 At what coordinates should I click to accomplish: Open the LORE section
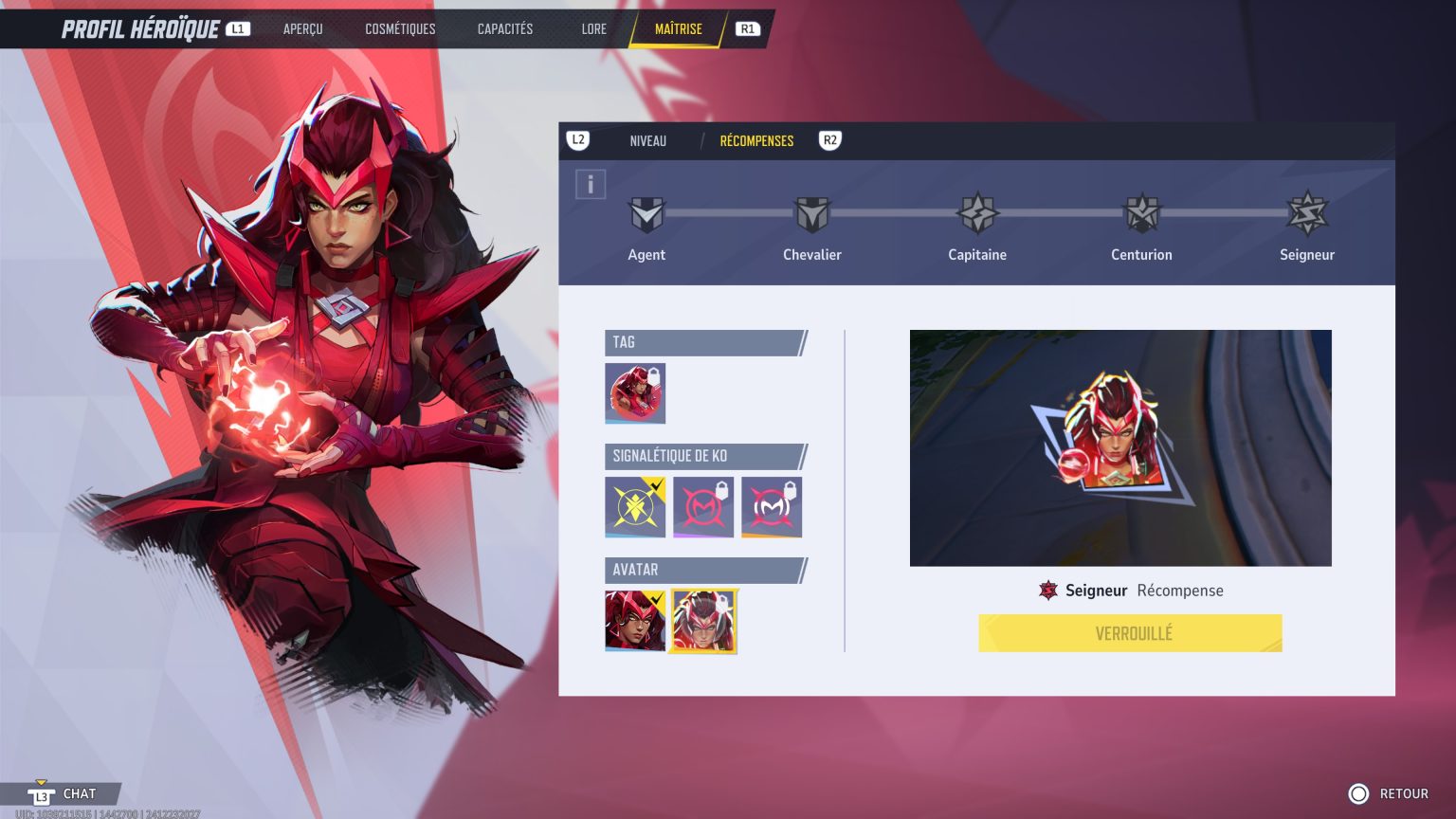593,28
